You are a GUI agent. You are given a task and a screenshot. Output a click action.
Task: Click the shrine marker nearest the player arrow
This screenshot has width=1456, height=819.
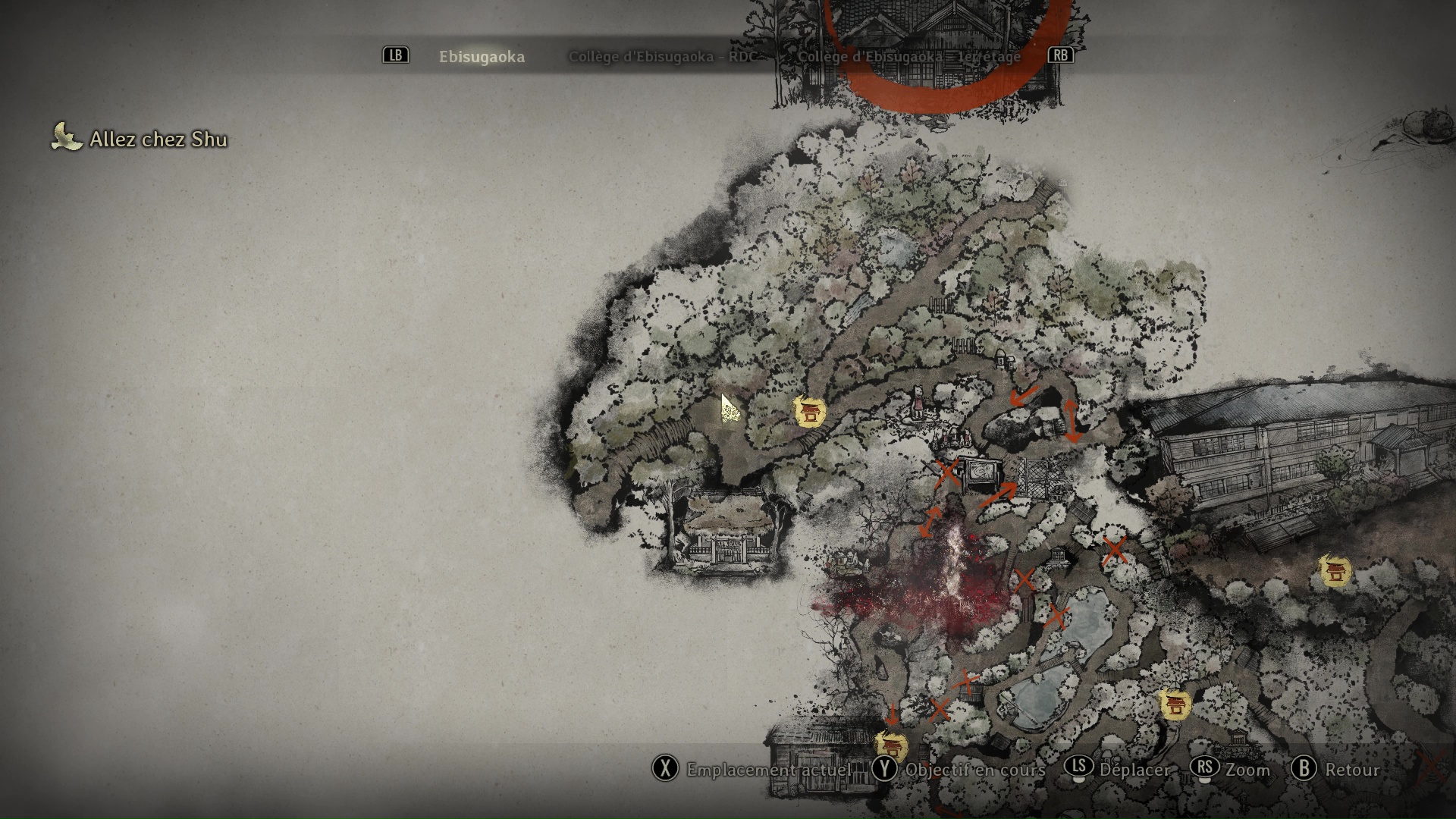tap(809, 412)
